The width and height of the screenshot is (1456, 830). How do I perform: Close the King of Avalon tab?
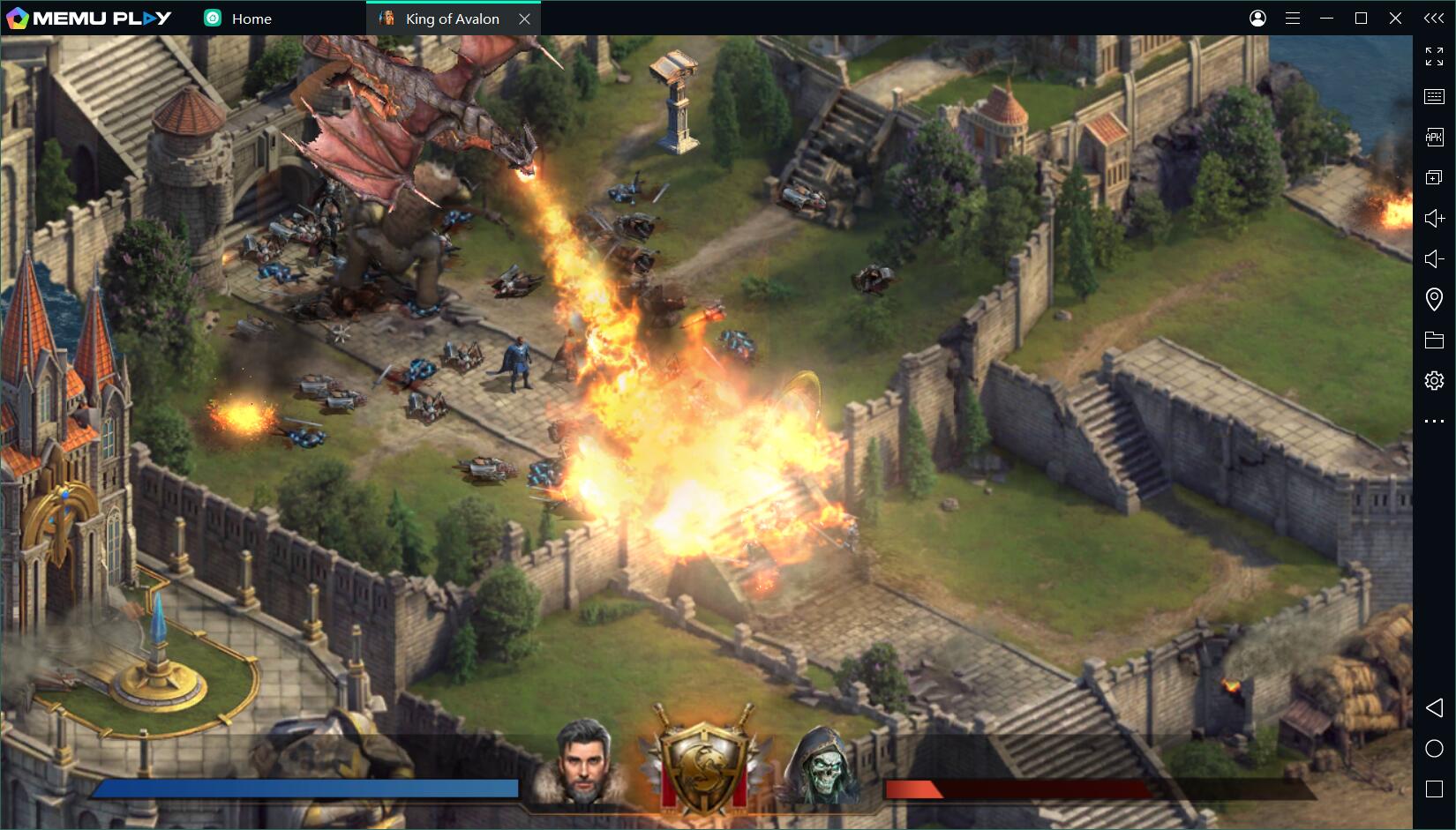524,19
